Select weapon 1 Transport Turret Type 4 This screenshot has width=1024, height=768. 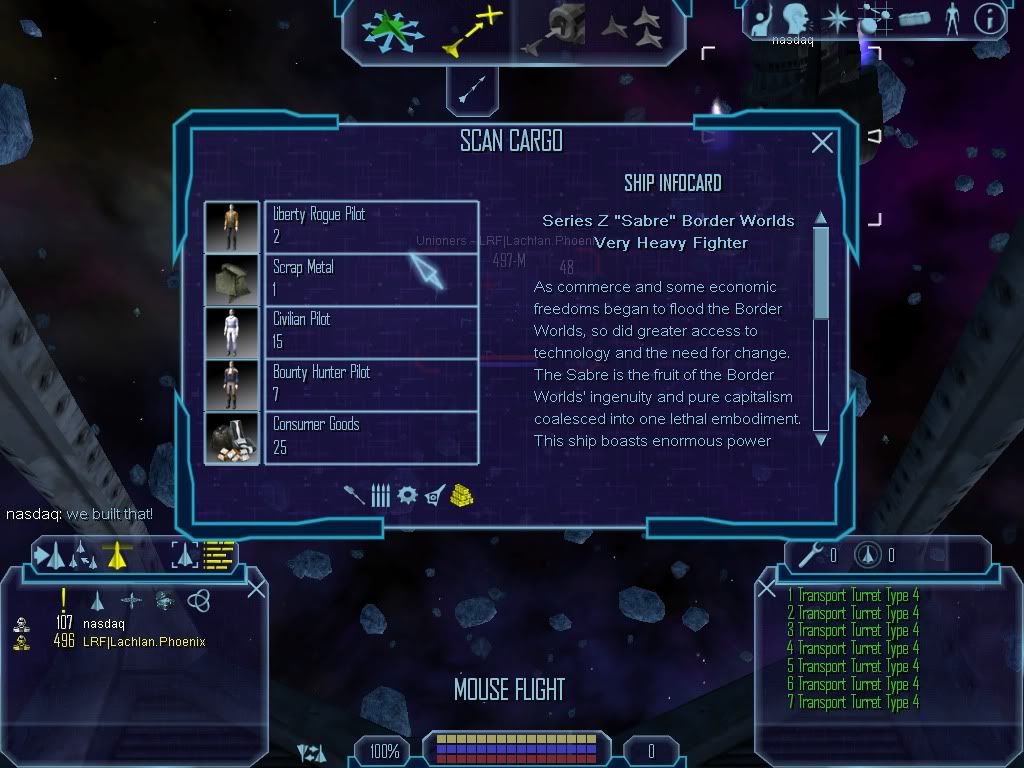(853, 595)
